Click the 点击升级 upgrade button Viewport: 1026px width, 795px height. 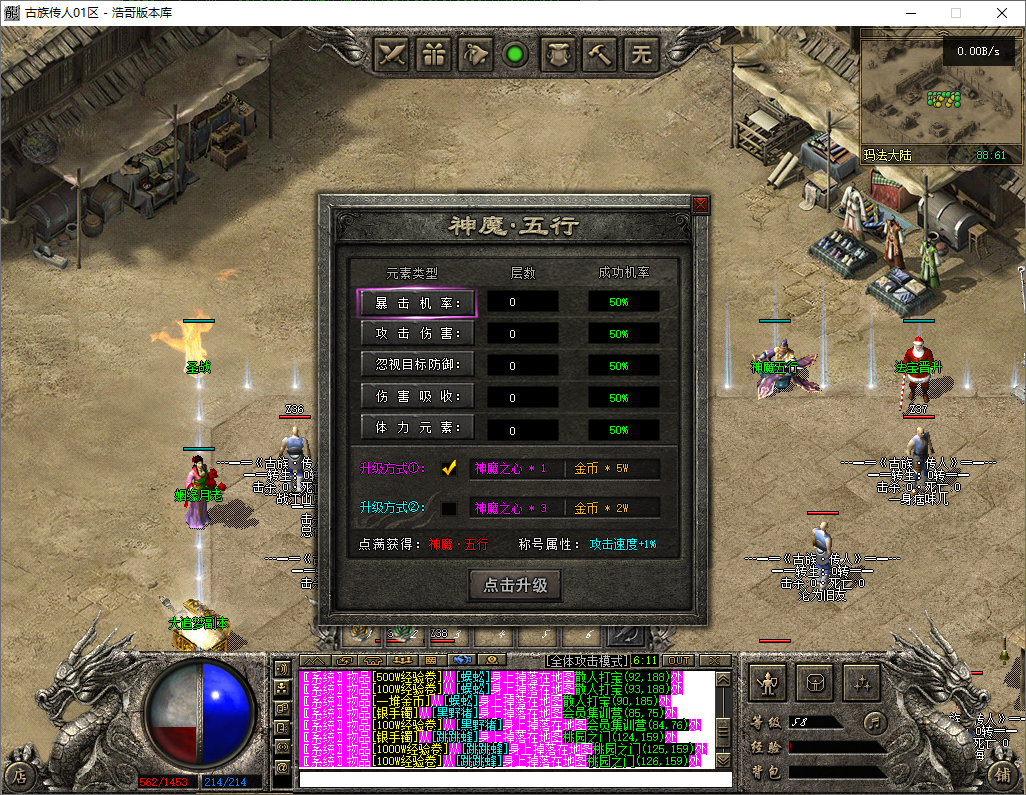coord(515,585)
